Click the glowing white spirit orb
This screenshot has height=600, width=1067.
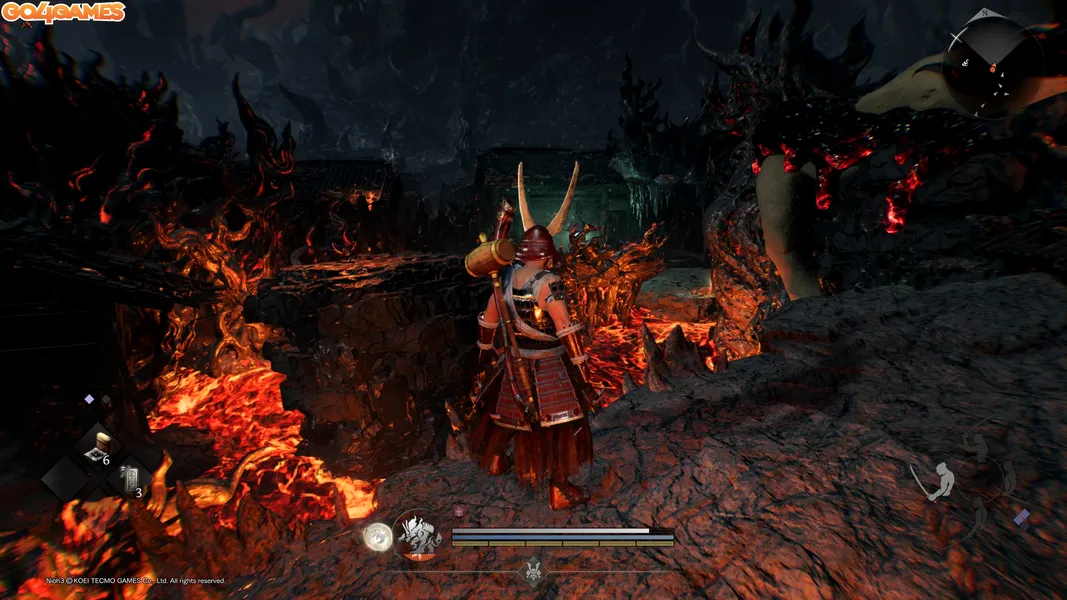[x=377, y=536]
